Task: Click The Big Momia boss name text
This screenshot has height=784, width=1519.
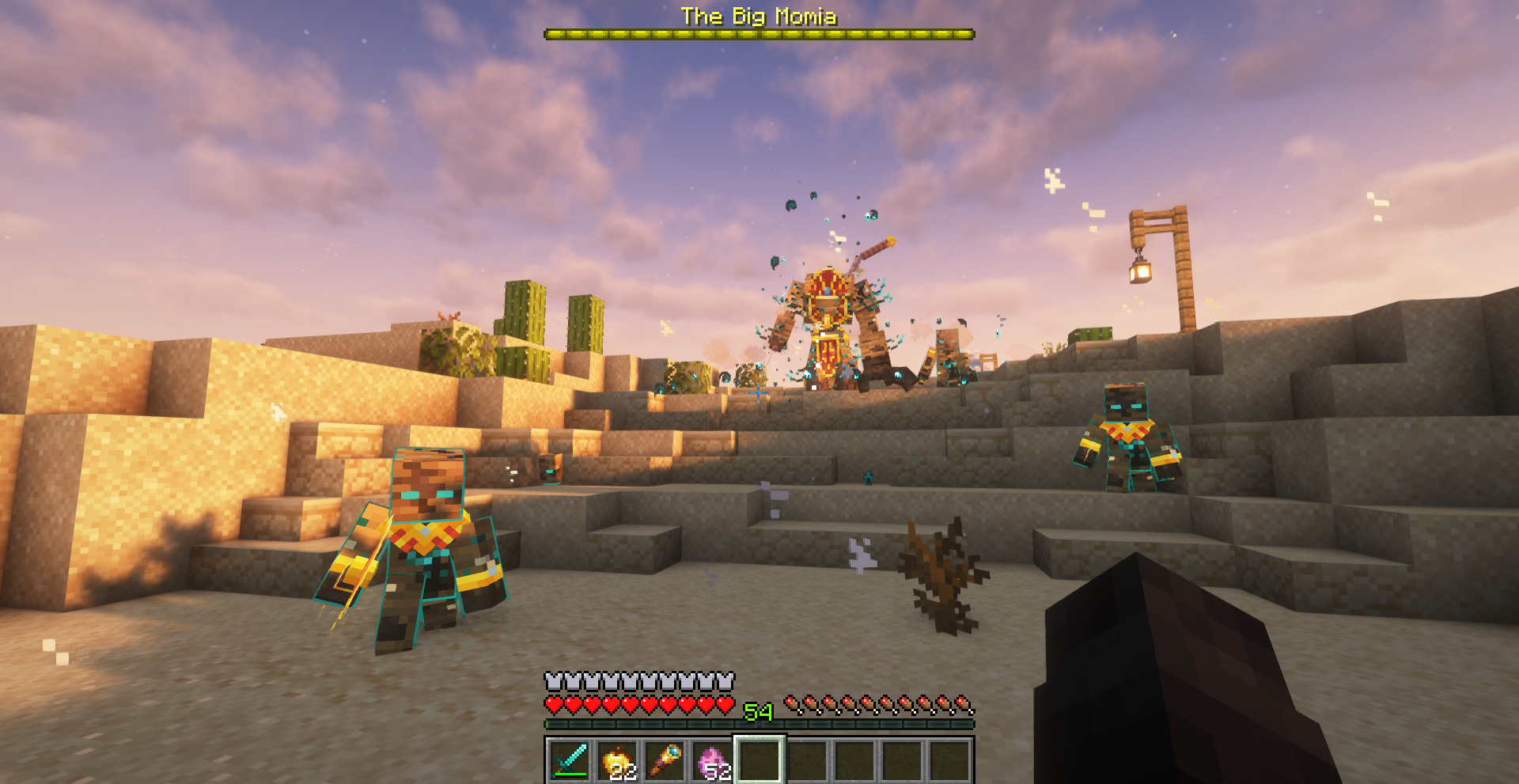Action: point(758,16)
